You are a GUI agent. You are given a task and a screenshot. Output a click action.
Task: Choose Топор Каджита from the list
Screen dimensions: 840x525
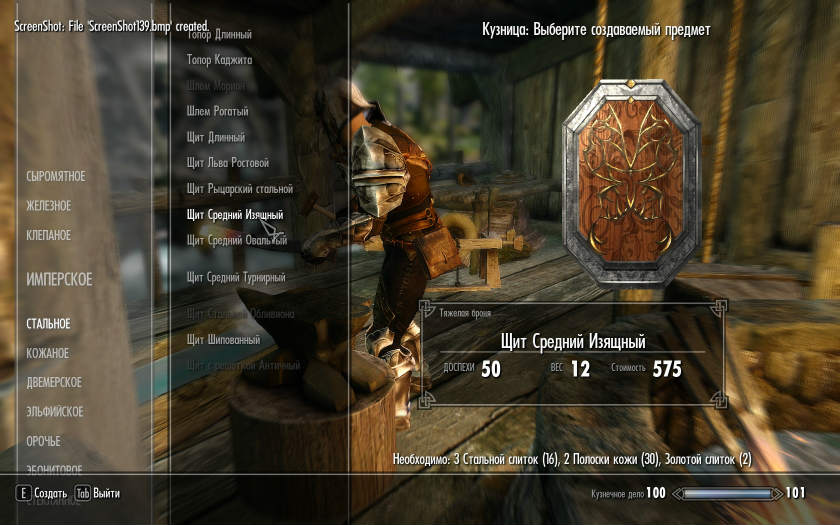[x=219, y=60]
